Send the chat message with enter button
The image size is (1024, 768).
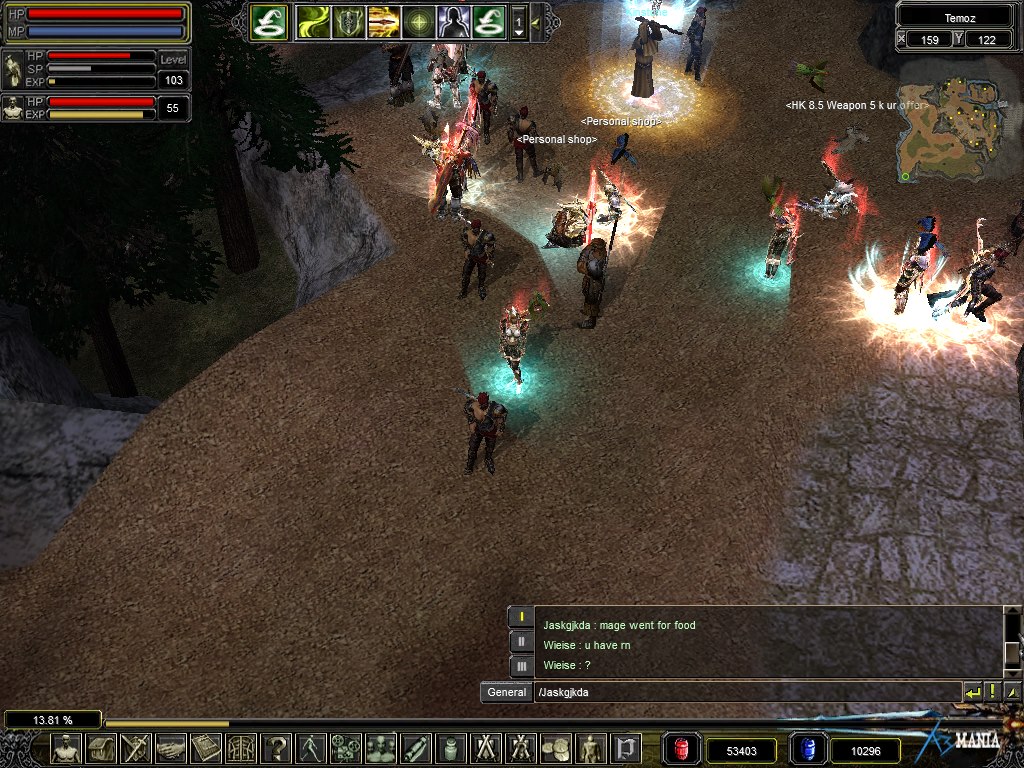point(972,692)
